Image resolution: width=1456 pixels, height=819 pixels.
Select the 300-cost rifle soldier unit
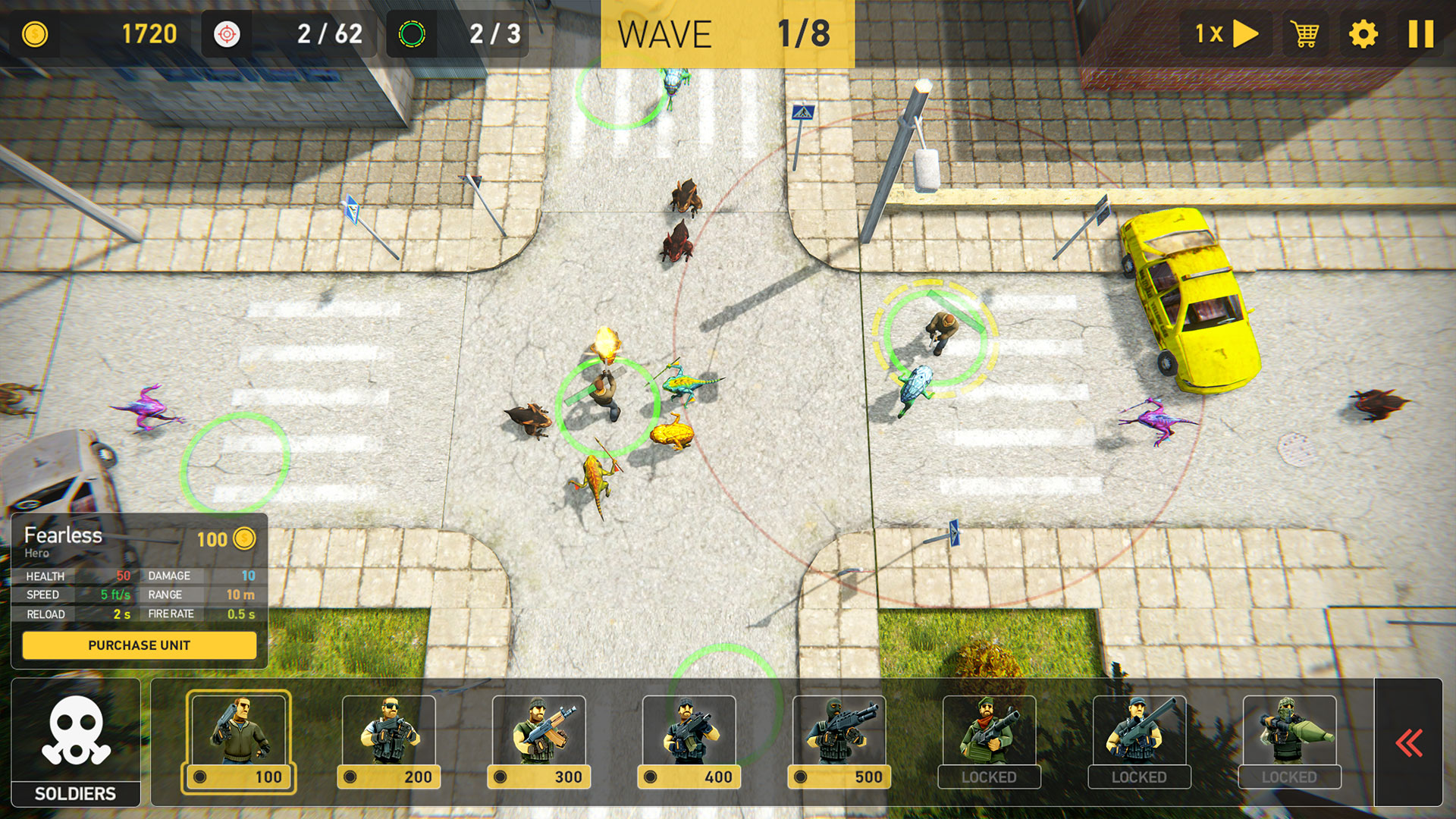(539, 739)
